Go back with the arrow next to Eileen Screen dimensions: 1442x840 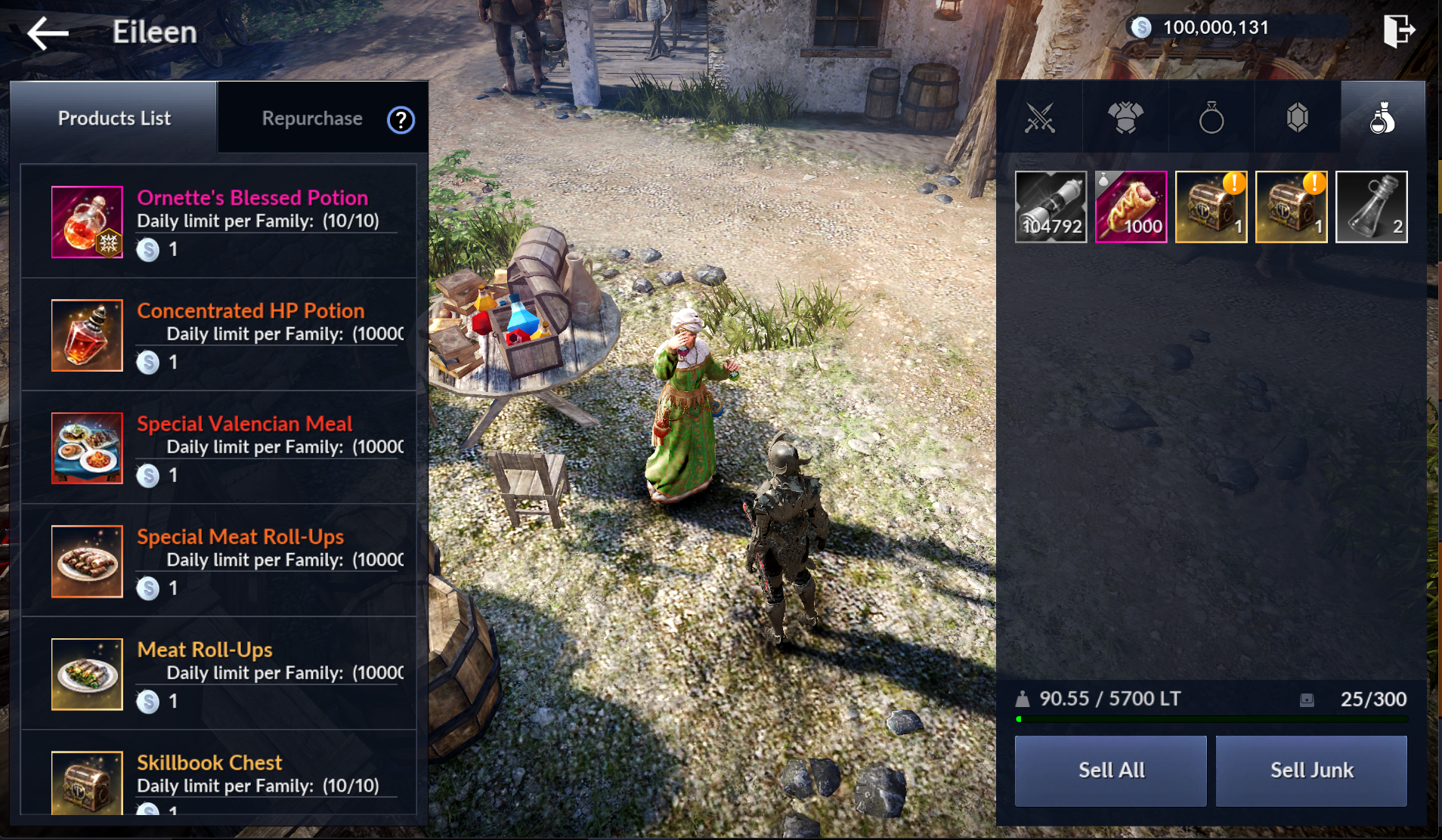click(x=48, y=33)
